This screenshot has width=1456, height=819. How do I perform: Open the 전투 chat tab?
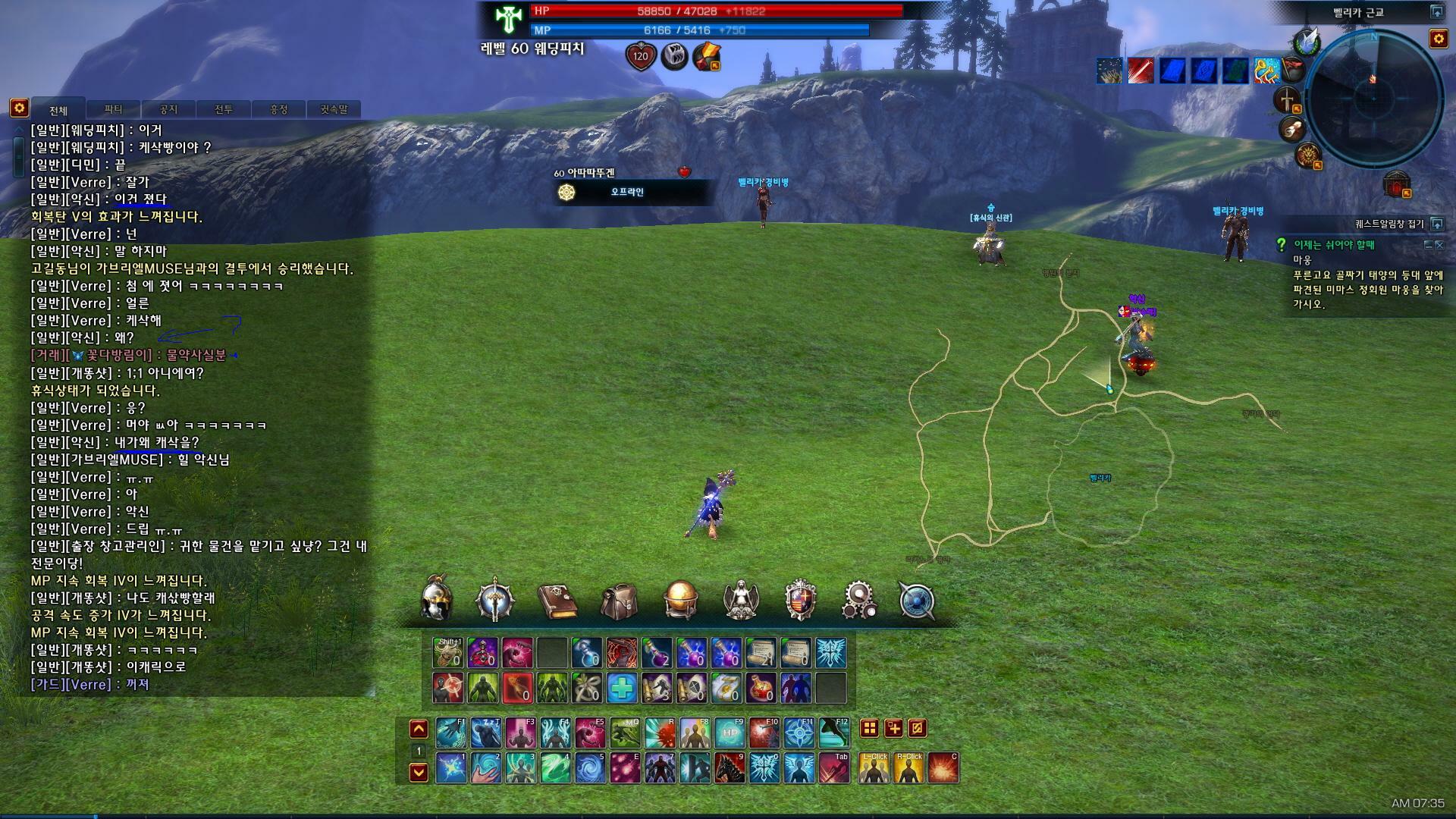224,109
